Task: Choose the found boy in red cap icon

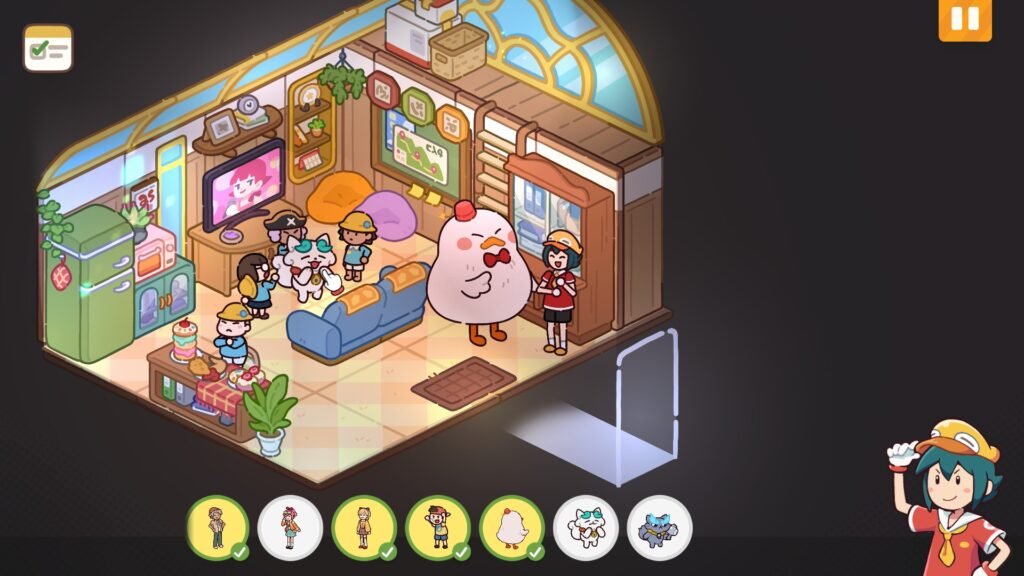Action: pos(438,527)
